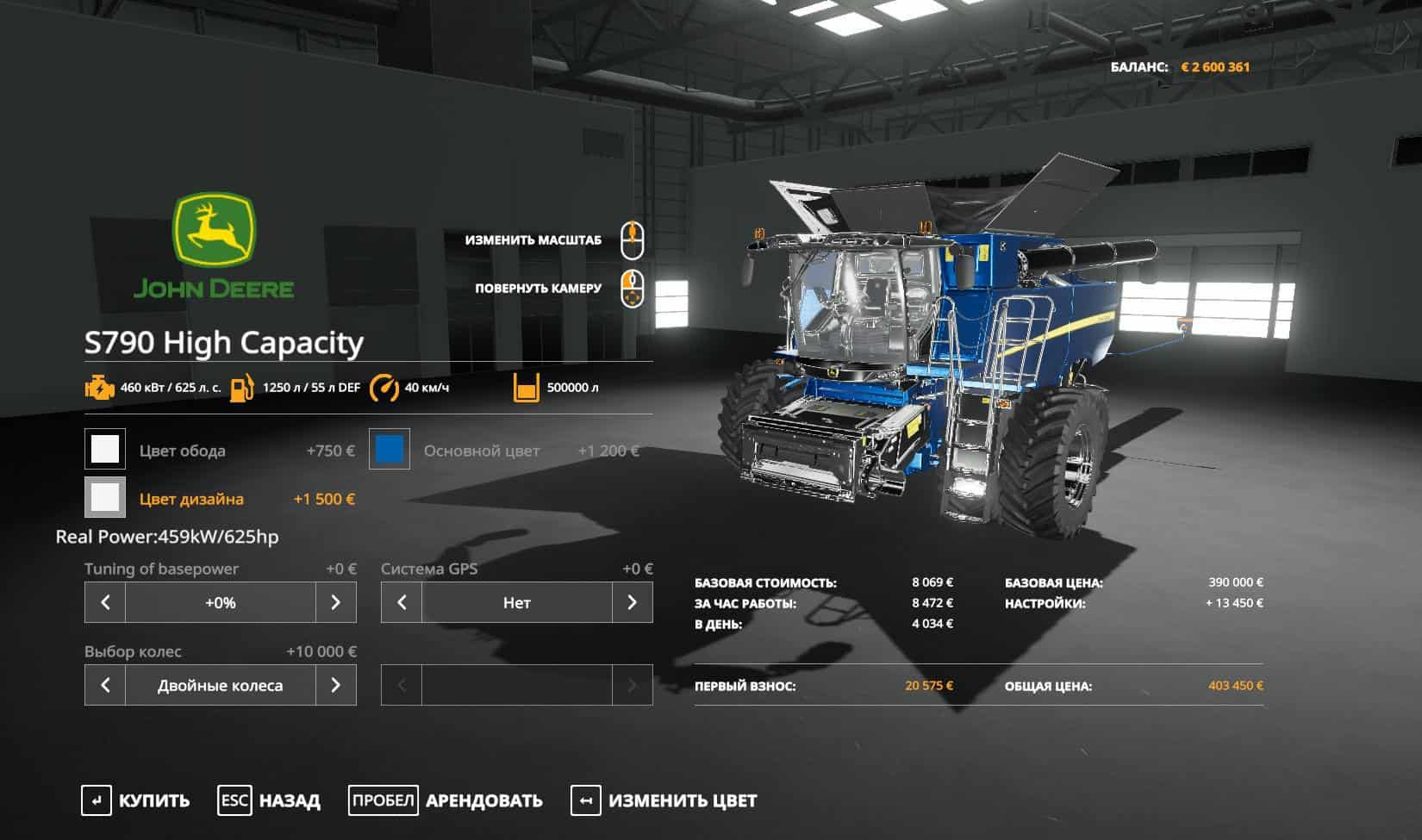Select the rim color swatch (Цвет обода)
1422x840 pixels.
[x=105, y=450]
